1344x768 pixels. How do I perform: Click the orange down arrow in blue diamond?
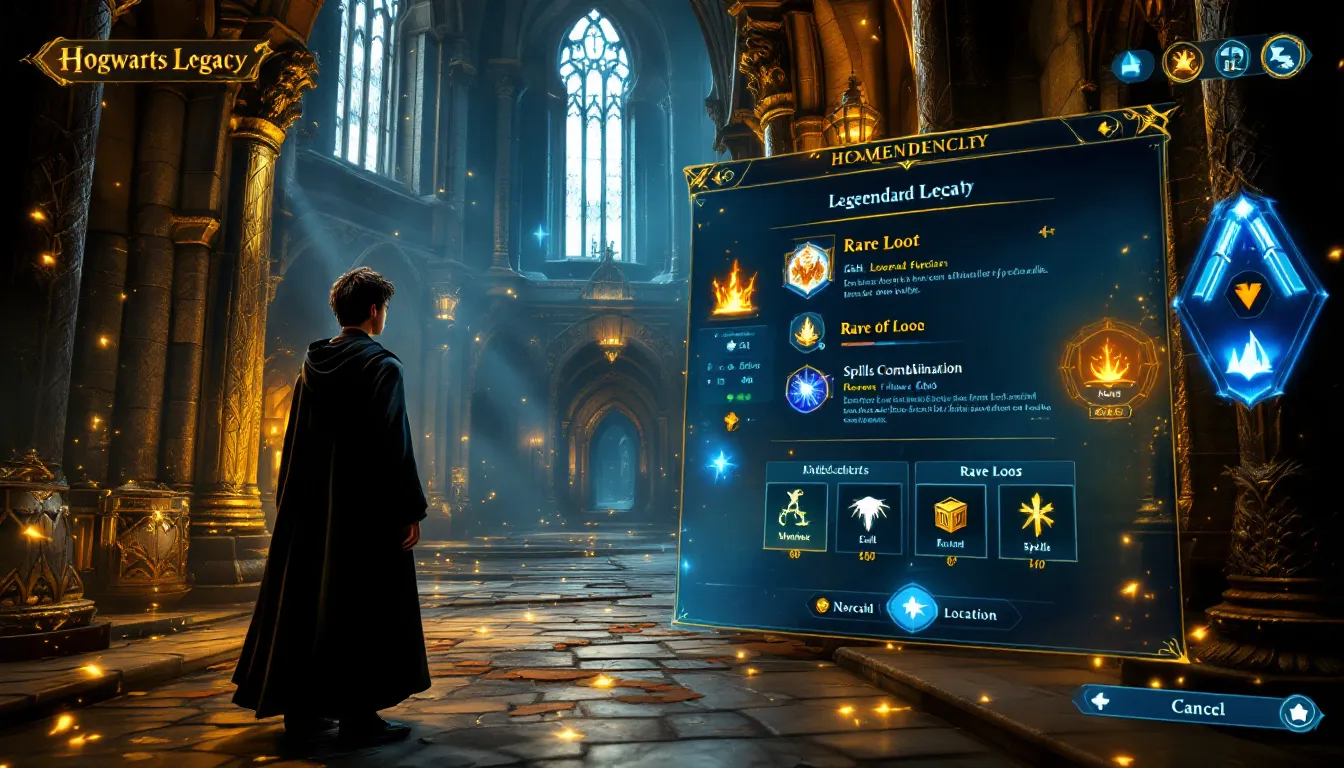(1248, 294)
